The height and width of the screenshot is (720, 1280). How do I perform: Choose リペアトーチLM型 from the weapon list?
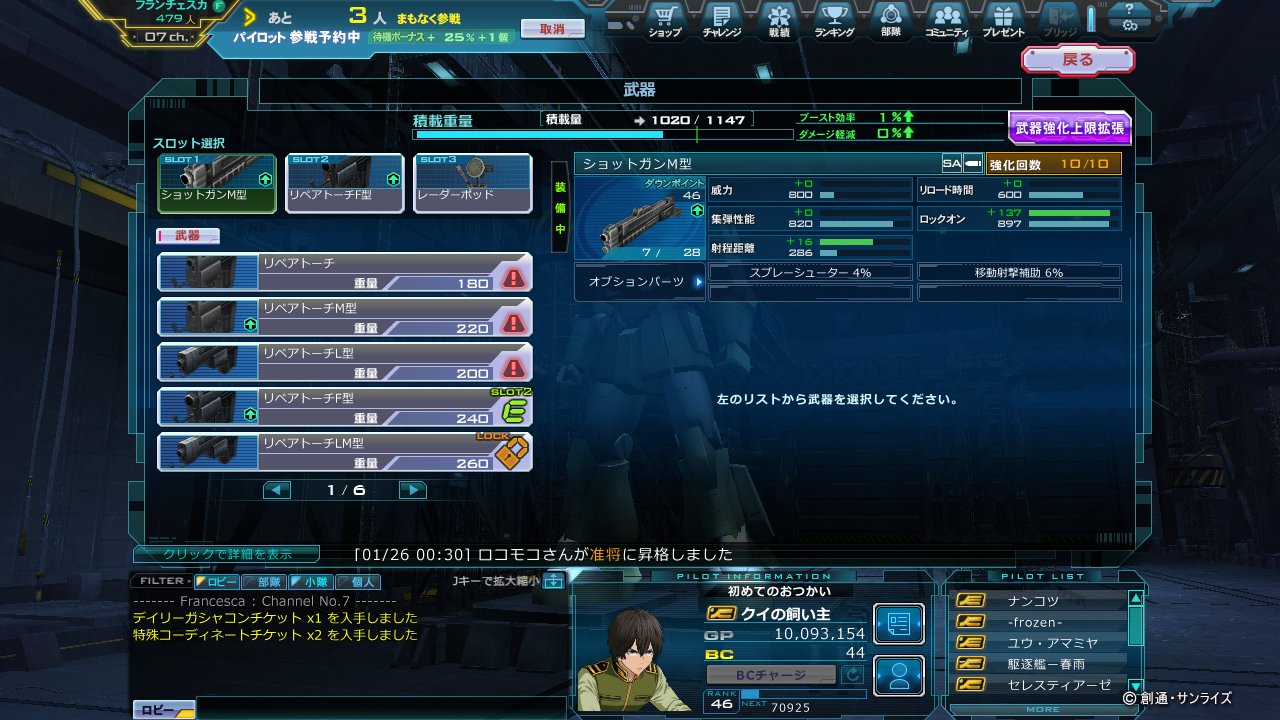tap(345, 452)
